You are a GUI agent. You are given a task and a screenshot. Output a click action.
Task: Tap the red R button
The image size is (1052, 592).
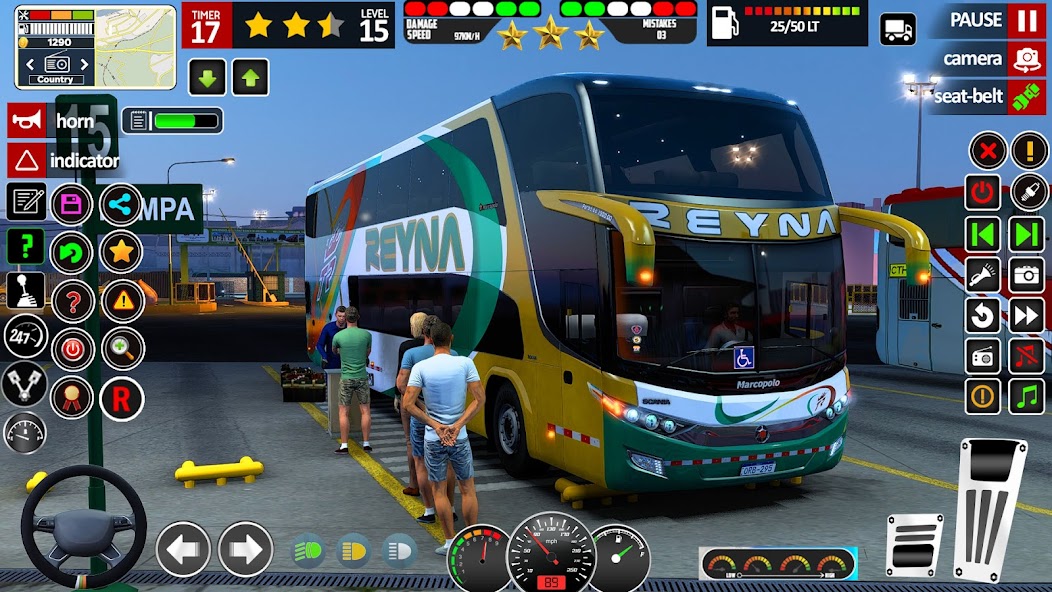point(121,399)
